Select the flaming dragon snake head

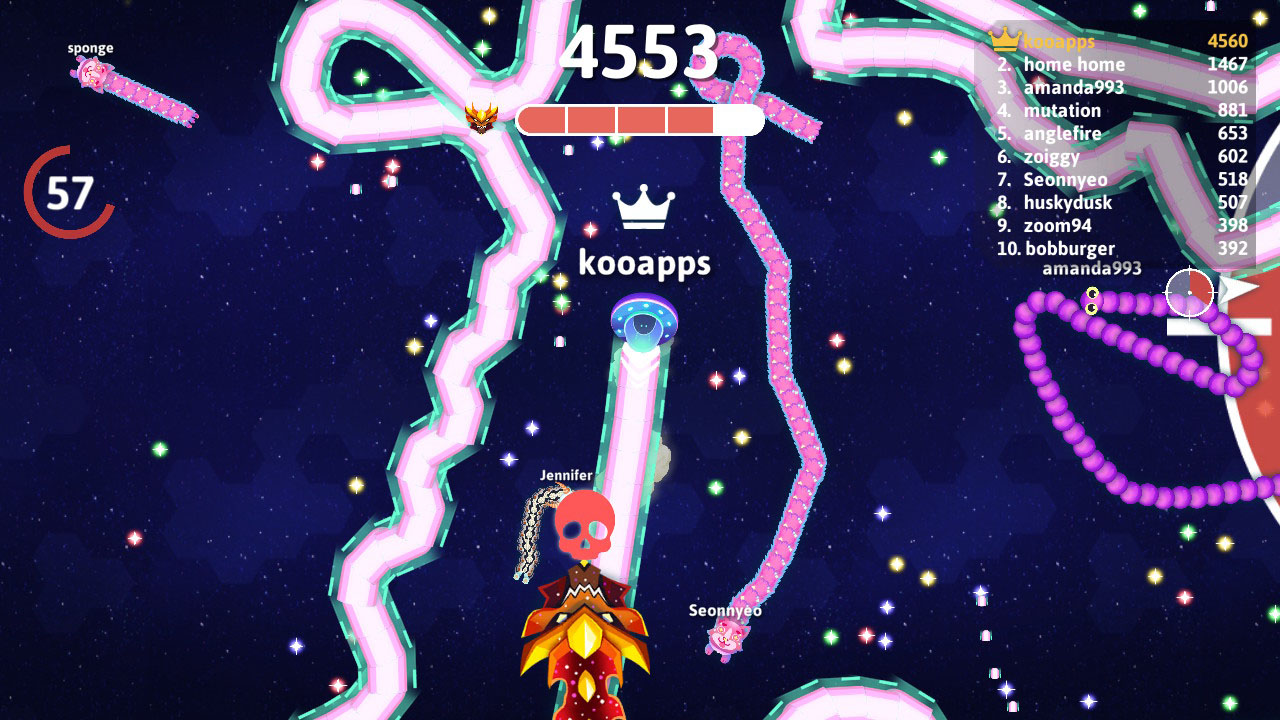click(x=585, y=640)
